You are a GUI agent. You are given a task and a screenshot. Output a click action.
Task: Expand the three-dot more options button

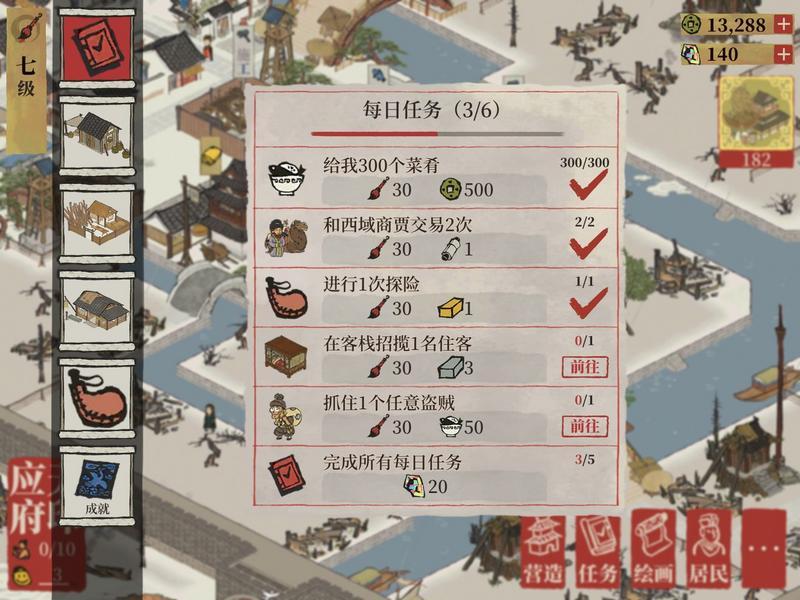tap(765, 551)
